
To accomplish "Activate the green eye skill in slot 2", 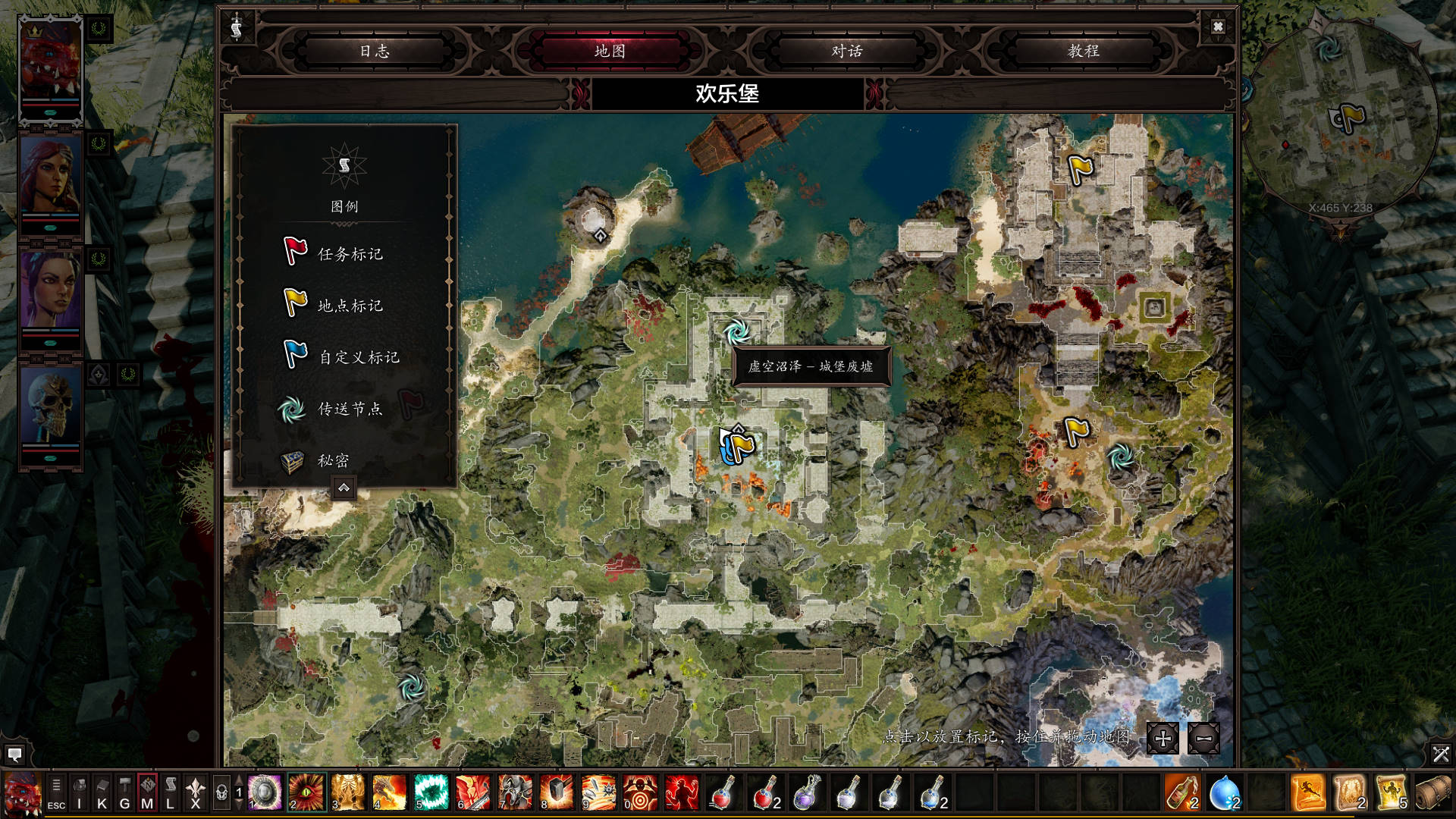I will click(307, 792).
